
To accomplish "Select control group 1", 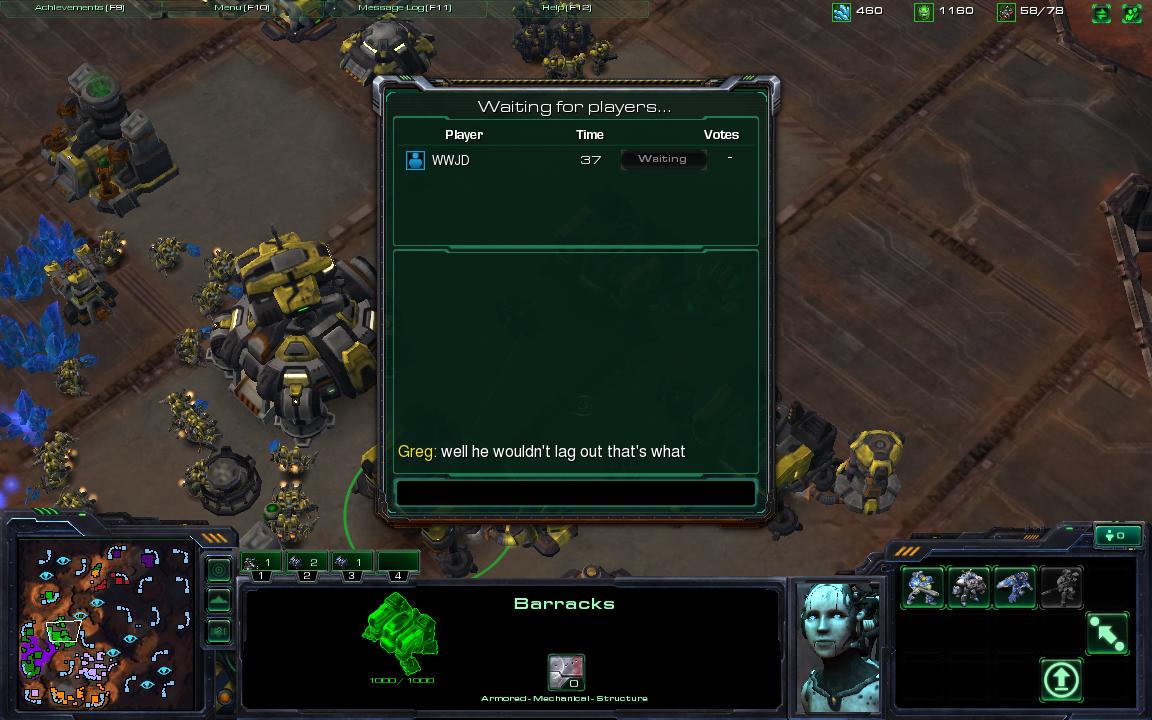I will pyautogui.click(x=260, y=564).
